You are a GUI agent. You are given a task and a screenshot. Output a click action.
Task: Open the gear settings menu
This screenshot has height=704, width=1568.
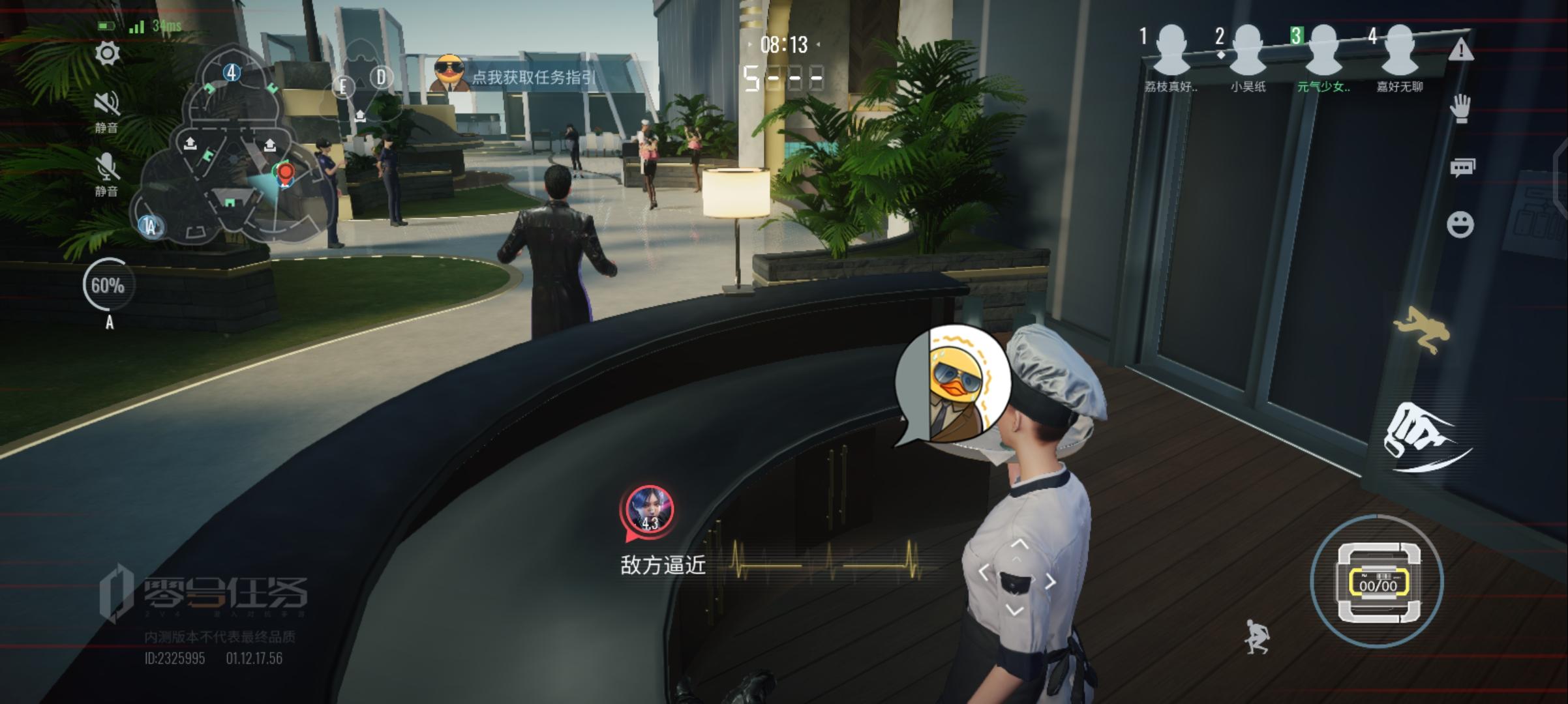108,53
